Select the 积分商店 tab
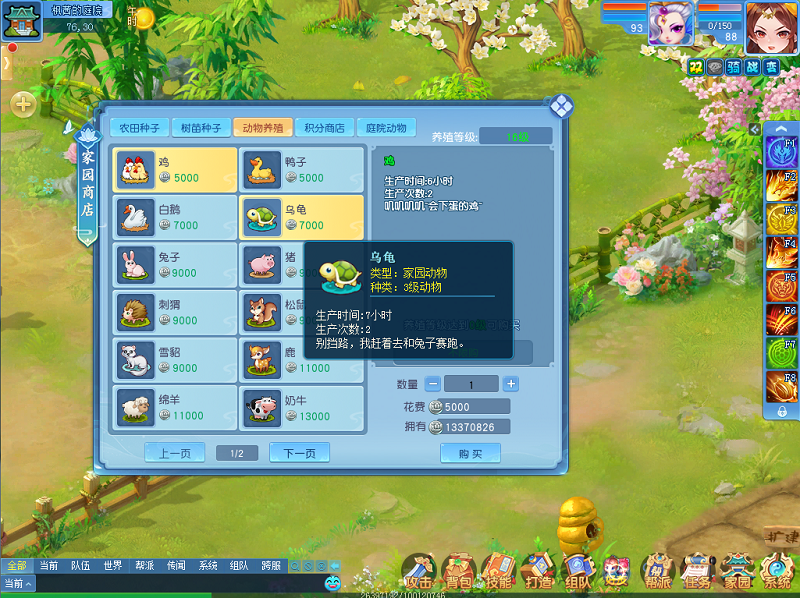800x598 pixels. pos(325,128)
